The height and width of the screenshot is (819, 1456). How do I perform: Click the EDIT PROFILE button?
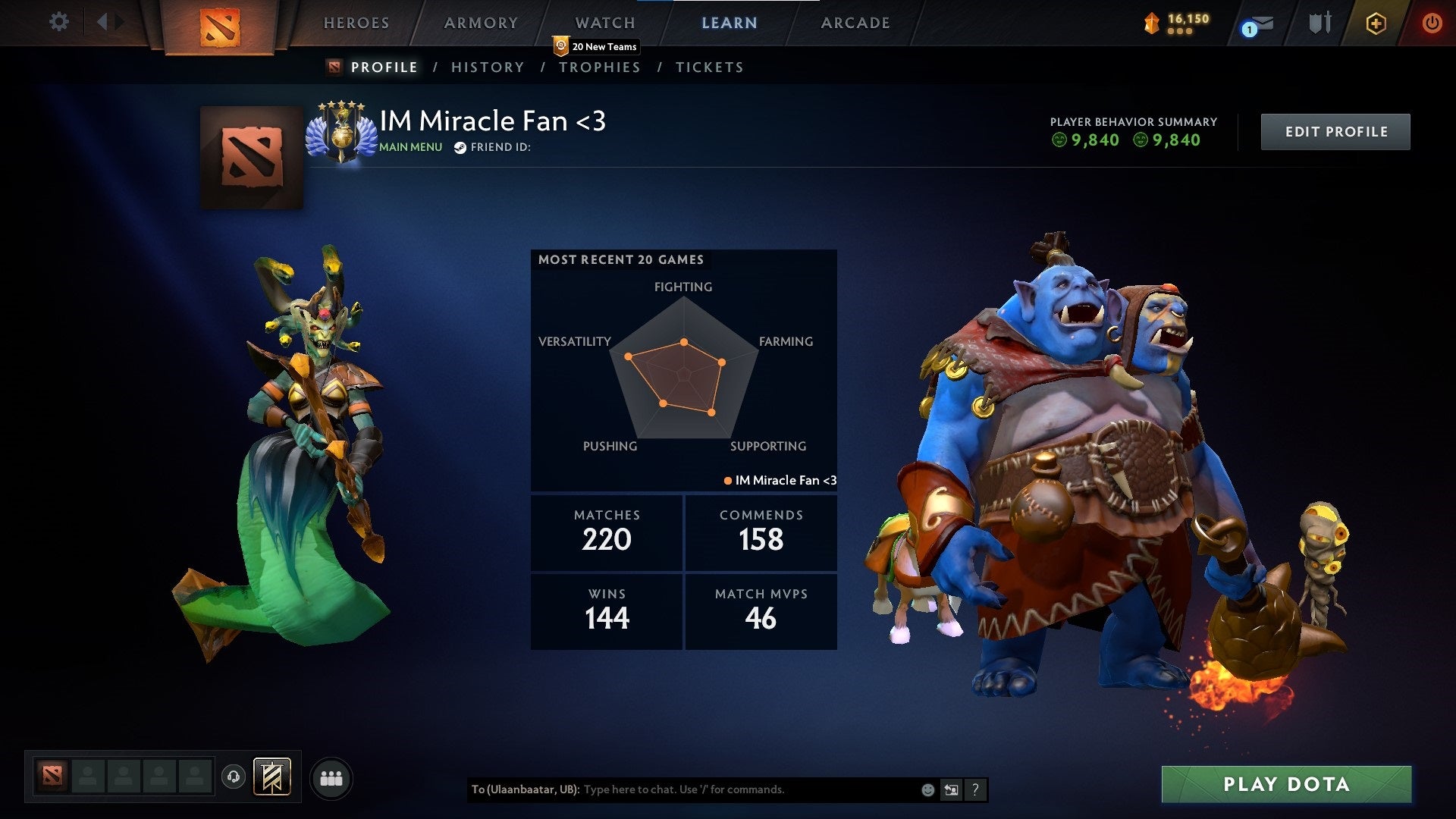coord(1335,131)
